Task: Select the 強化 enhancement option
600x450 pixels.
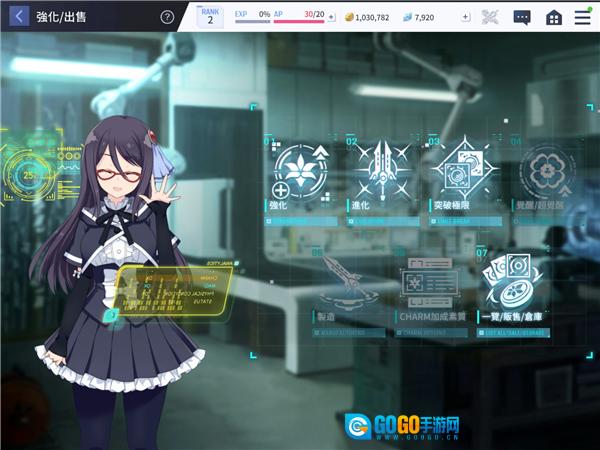Action: [297, 174]
